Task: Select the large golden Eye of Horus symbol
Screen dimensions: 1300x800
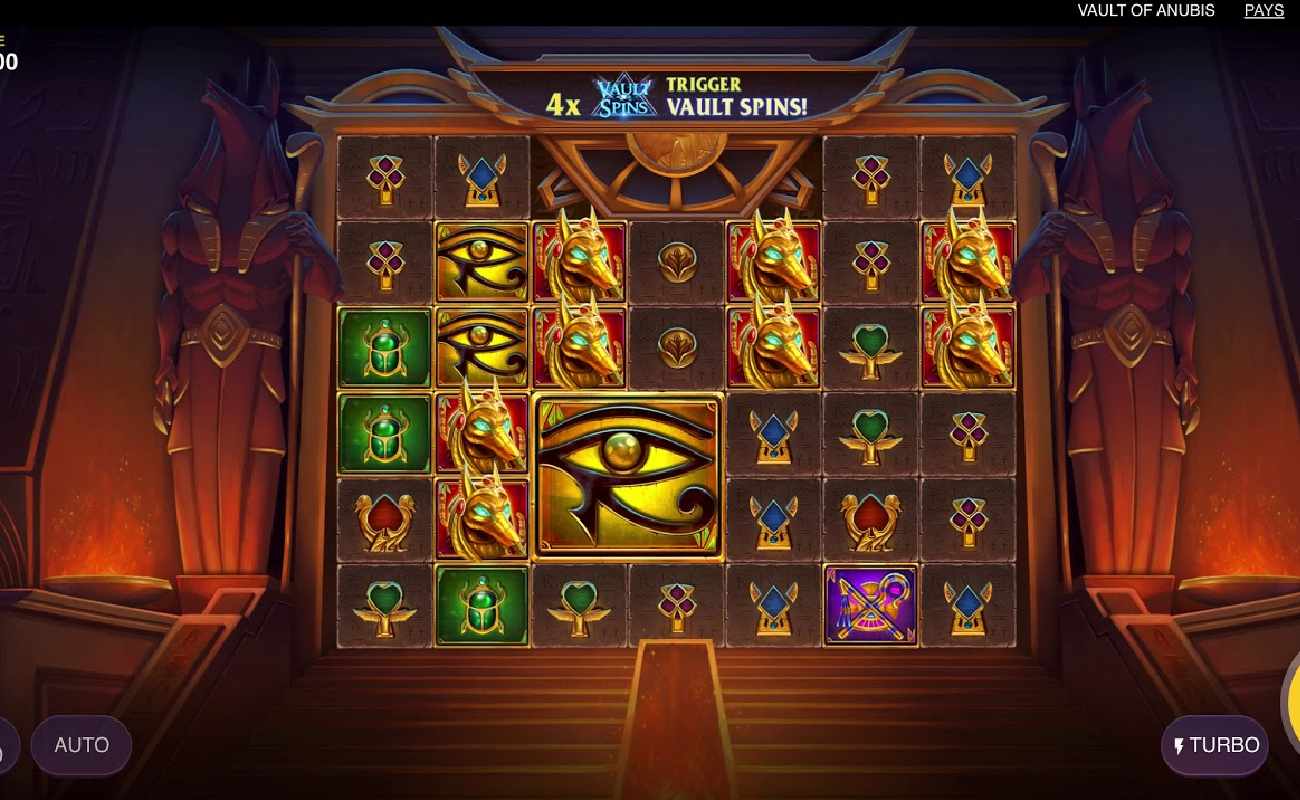Action: [x=627, y=478]
